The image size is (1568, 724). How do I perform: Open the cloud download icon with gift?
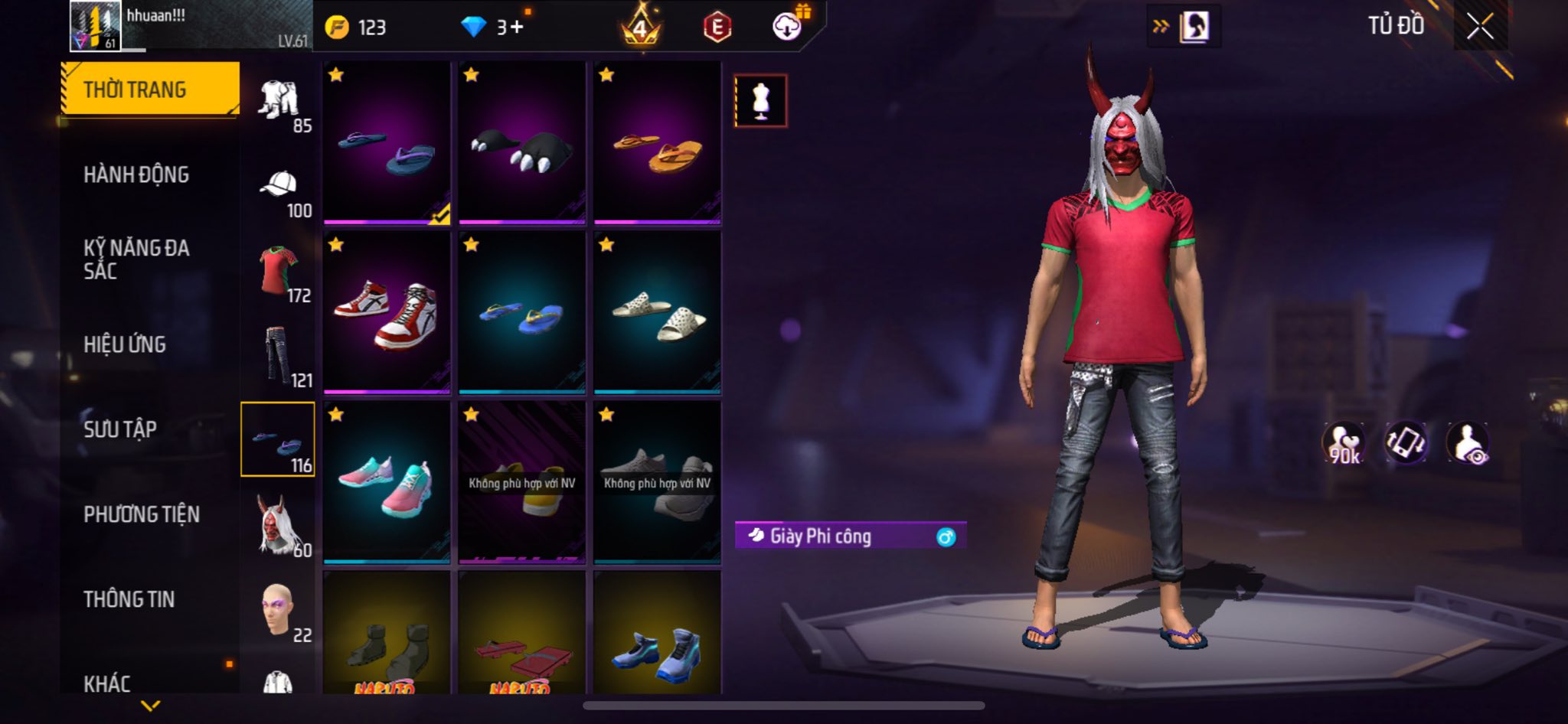click(x=787, y=27)
